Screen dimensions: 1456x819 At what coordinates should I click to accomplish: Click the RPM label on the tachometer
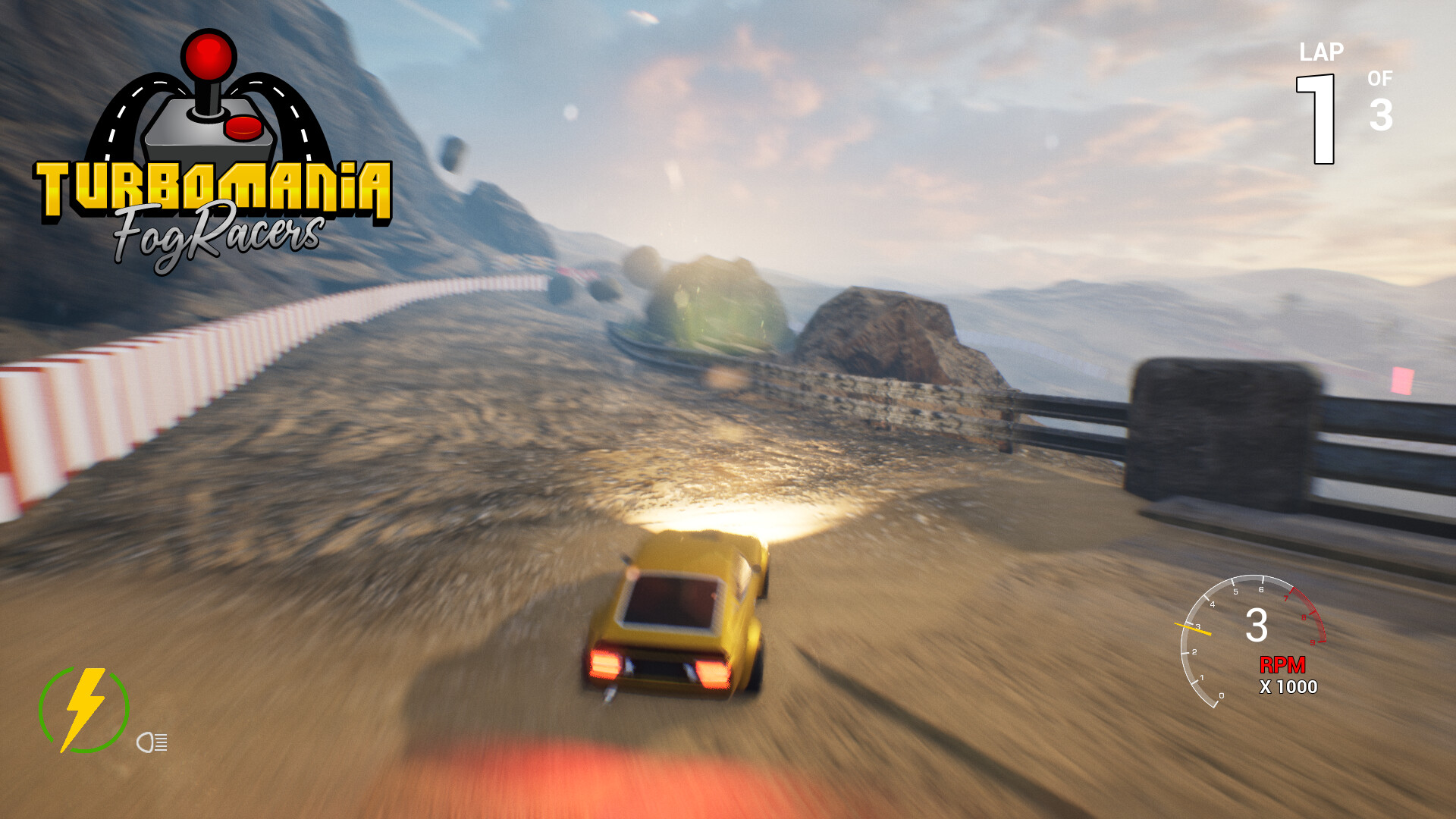[x=1282, y=666]
